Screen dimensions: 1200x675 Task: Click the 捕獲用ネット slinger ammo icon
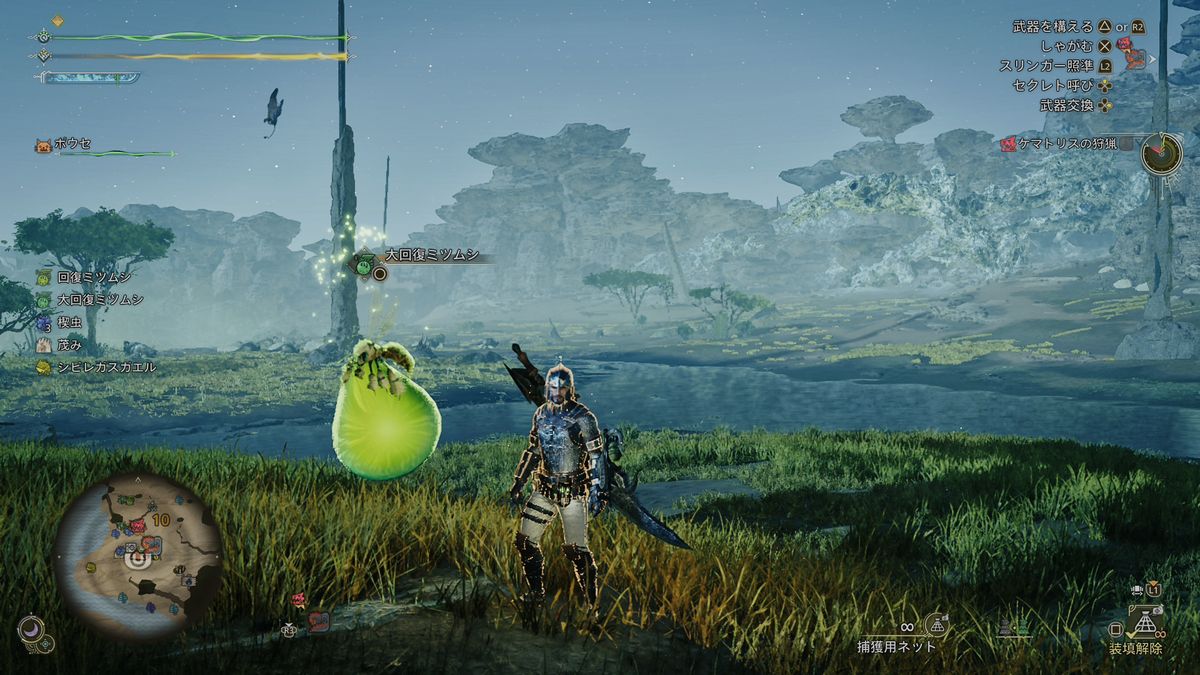coord(936,625)
